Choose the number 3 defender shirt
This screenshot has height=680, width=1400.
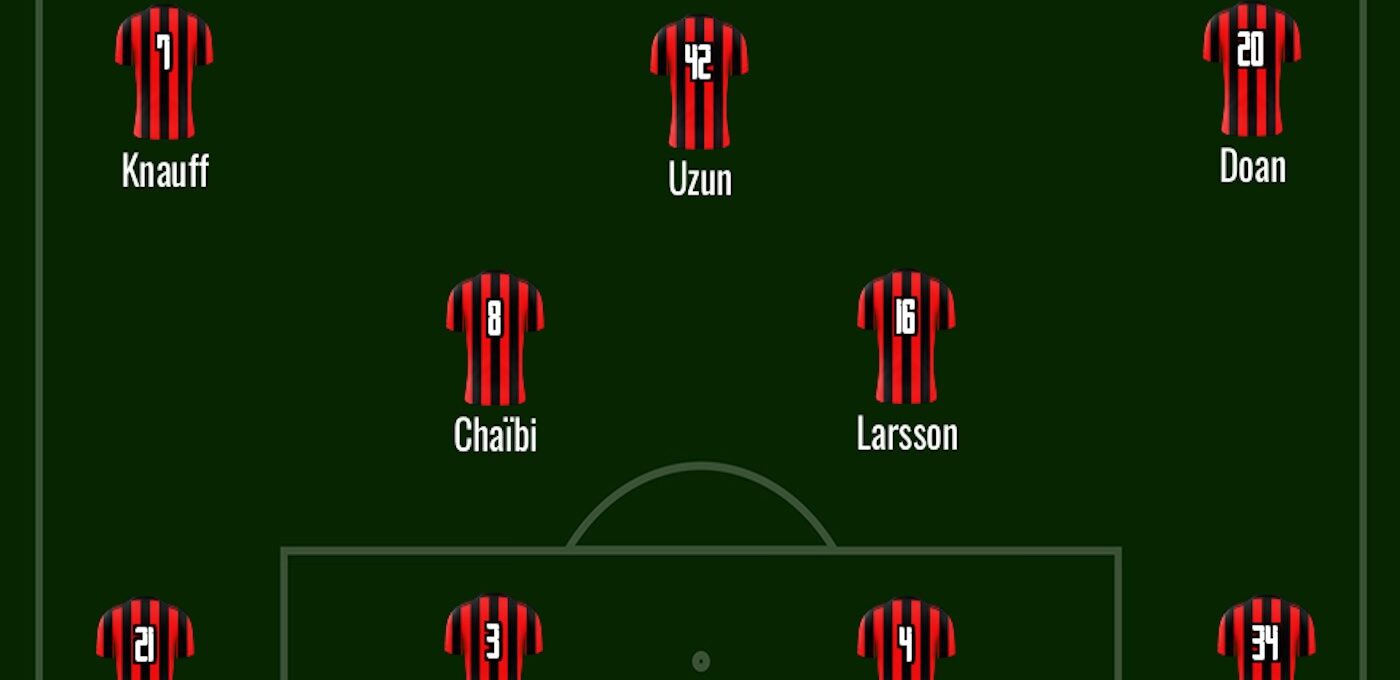[494, 640]
